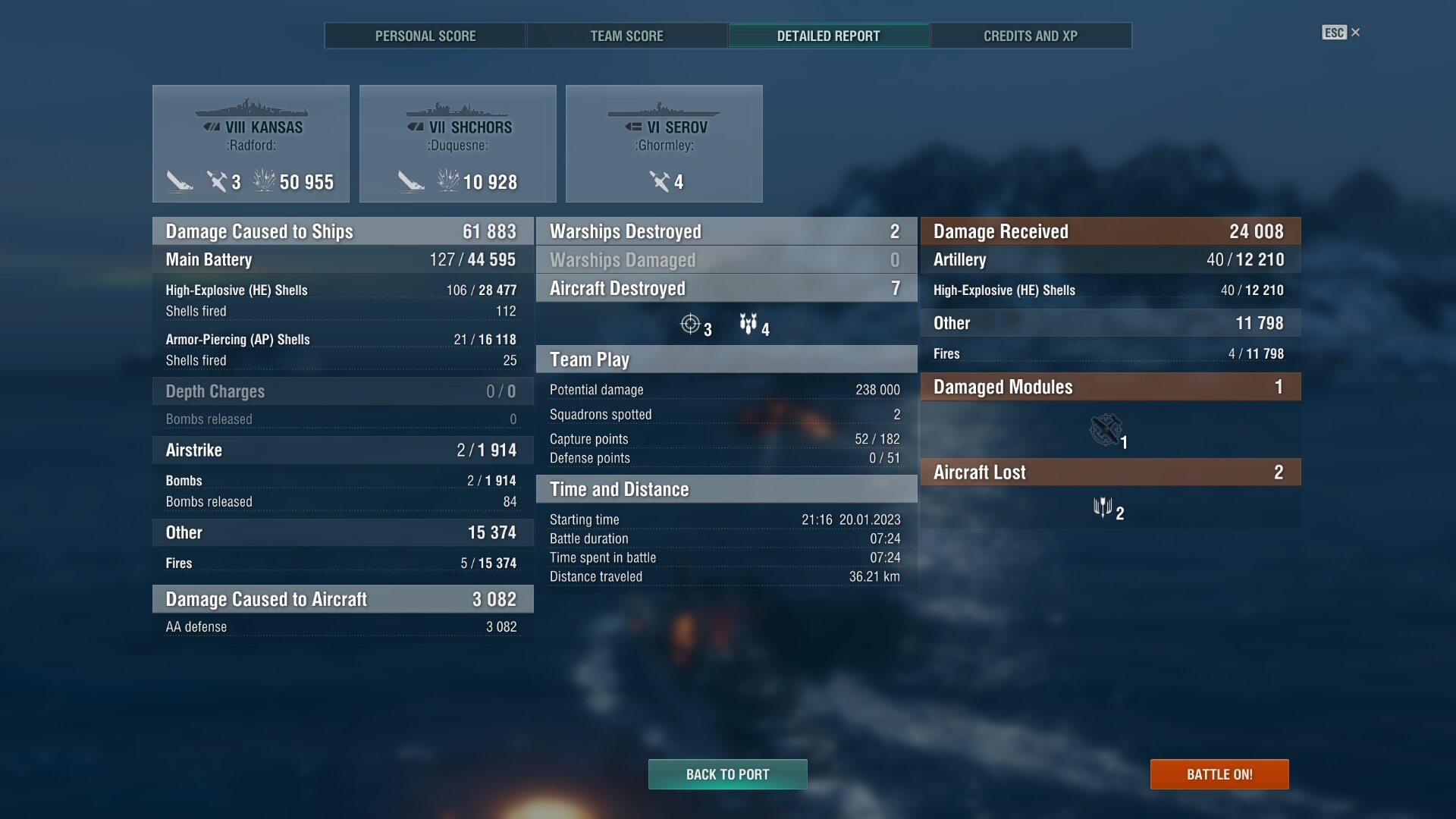
Task: Select the Detailed Report tab
Action: 828,36
